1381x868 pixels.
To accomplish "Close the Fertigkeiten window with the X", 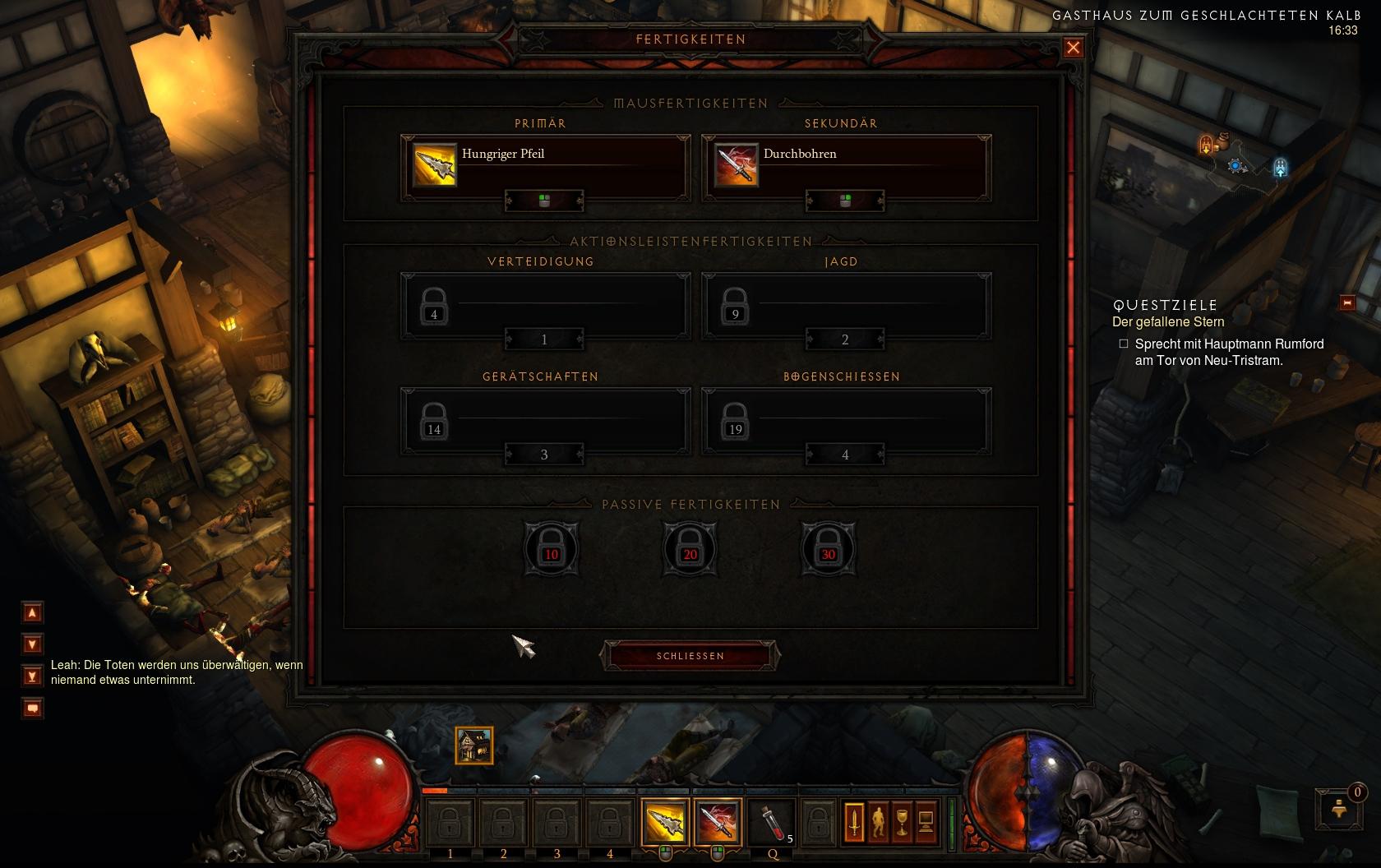I will [1073, 48].
